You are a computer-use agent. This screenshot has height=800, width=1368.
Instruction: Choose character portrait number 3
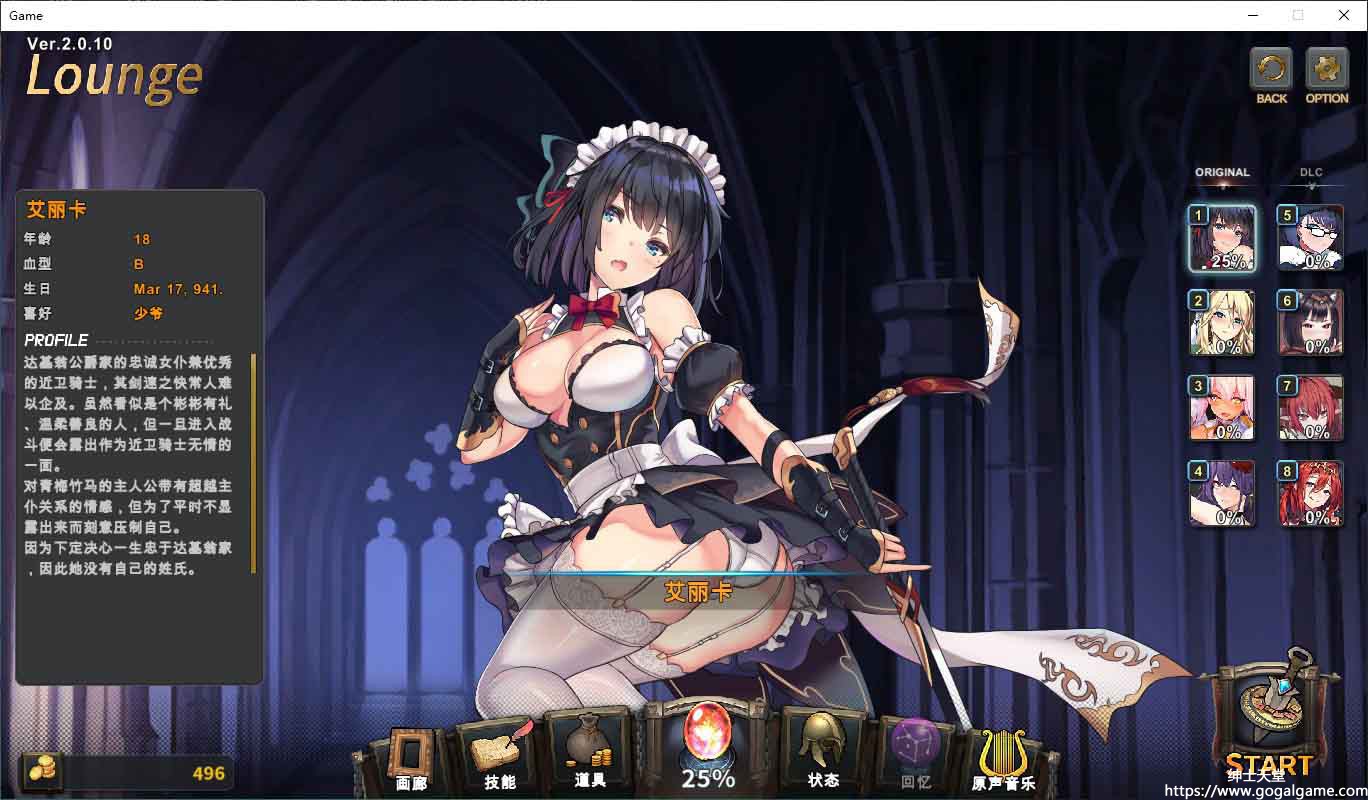1221,408
